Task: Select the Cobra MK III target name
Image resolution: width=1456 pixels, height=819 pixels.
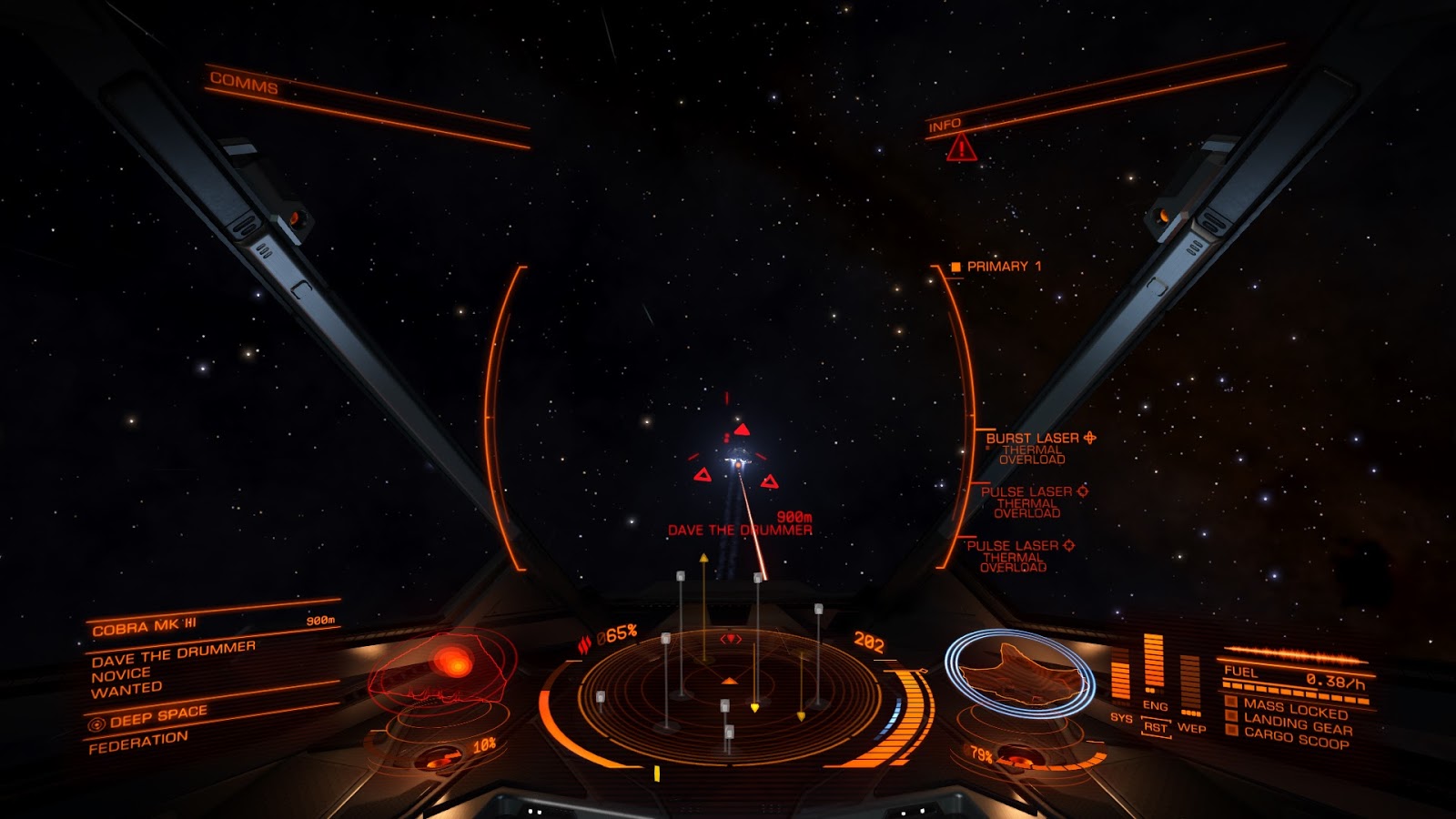Action: pos(144,627)
